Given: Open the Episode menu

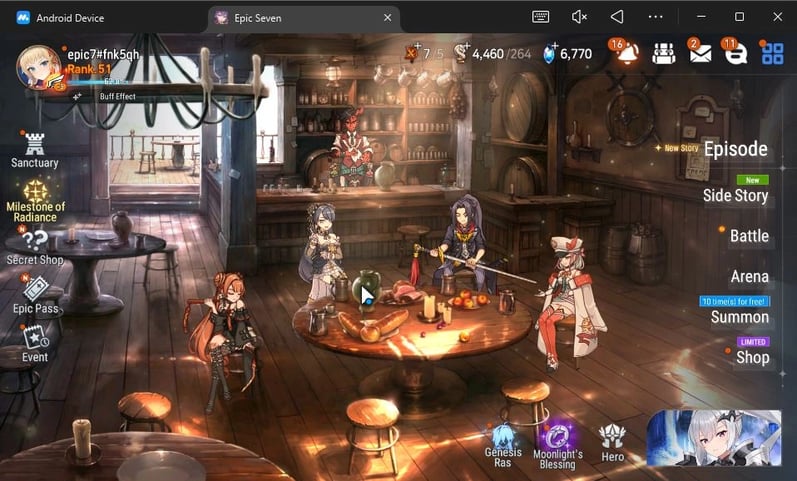Looking at the screenshot, I should click(x=735, y=150).
